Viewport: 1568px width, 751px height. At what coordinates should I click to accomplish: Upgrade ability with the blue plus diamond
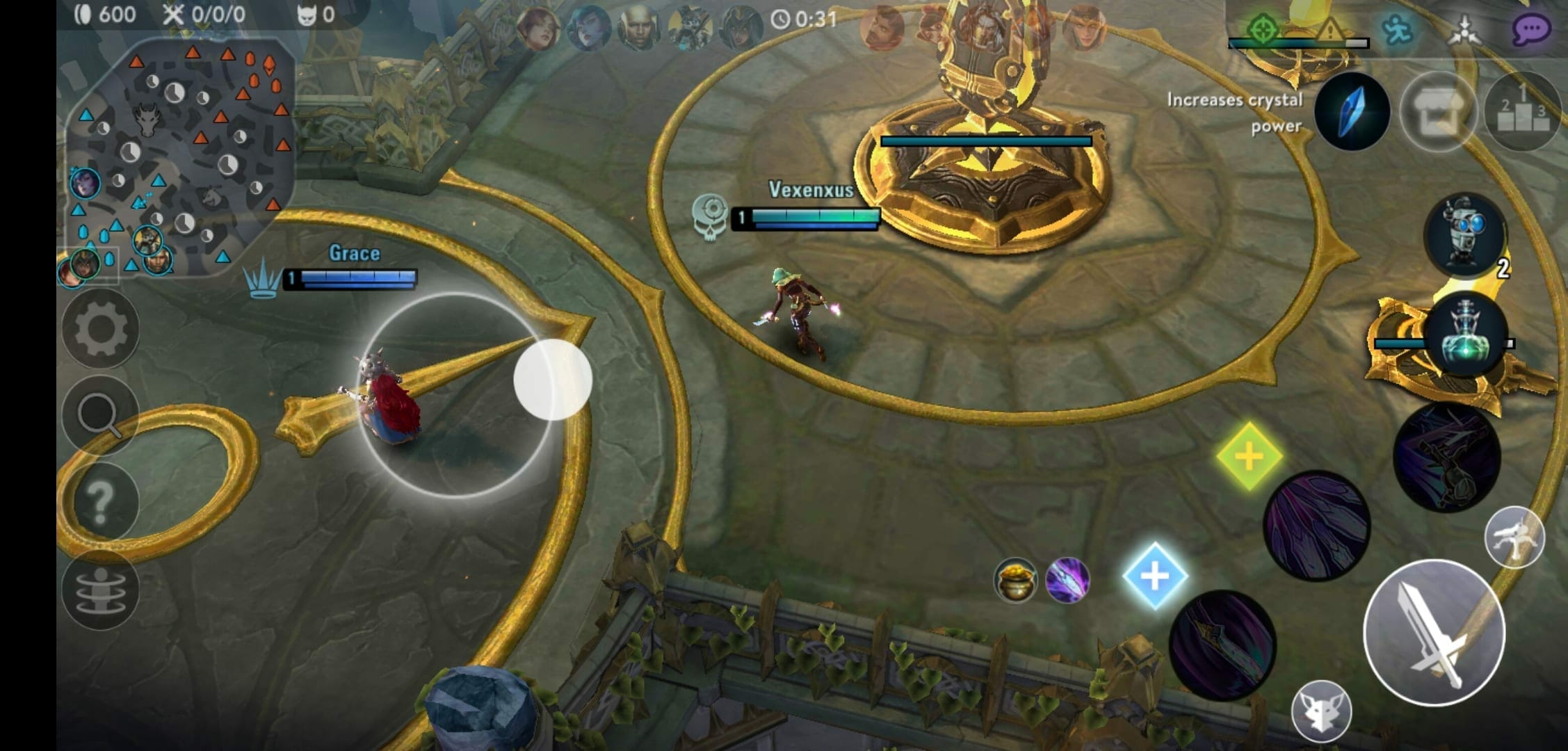(x=1154, y=576)
